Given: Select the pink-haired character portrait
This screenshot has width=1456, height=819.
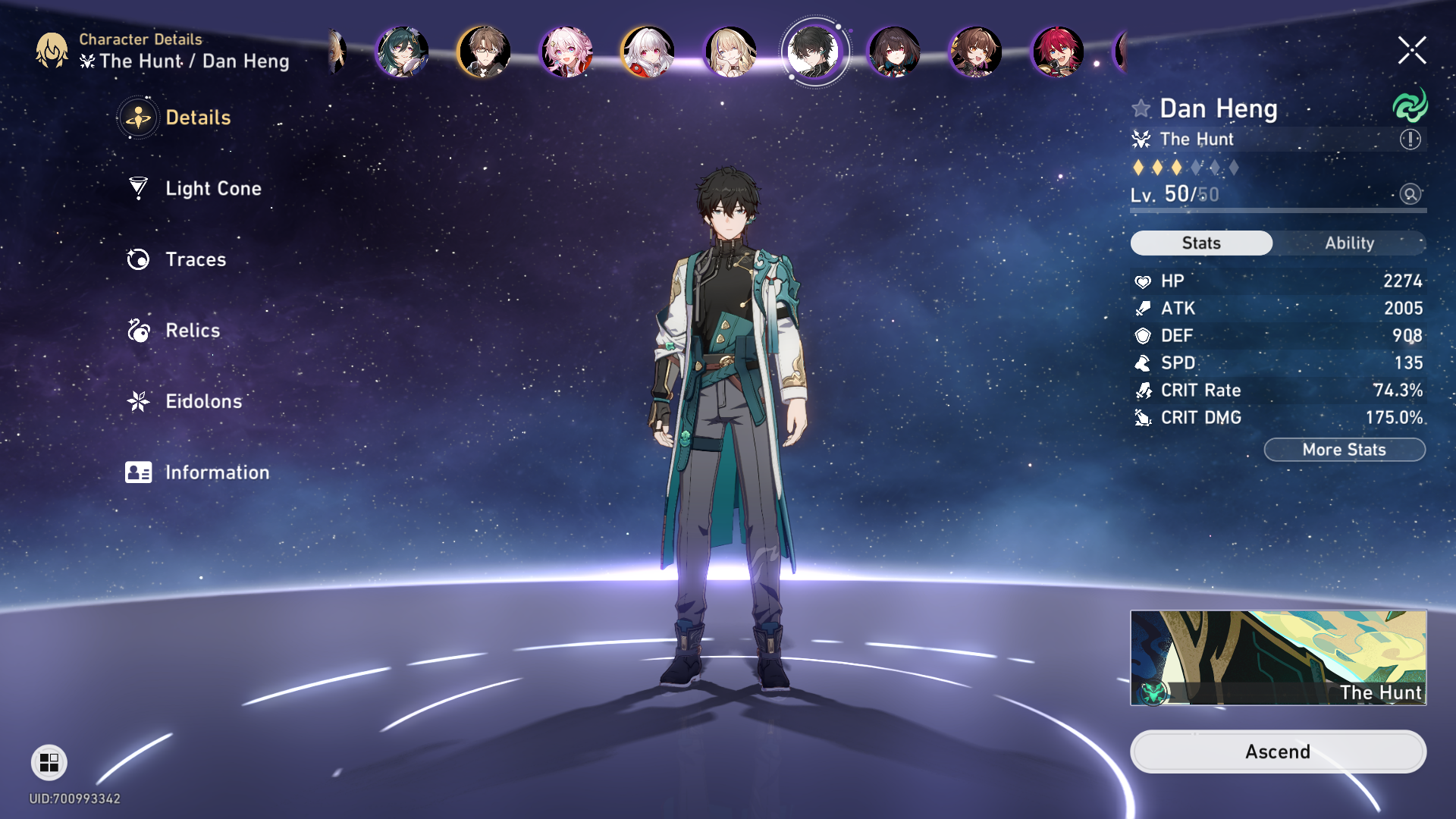Looking at the screenshot, I should point(566,52).
